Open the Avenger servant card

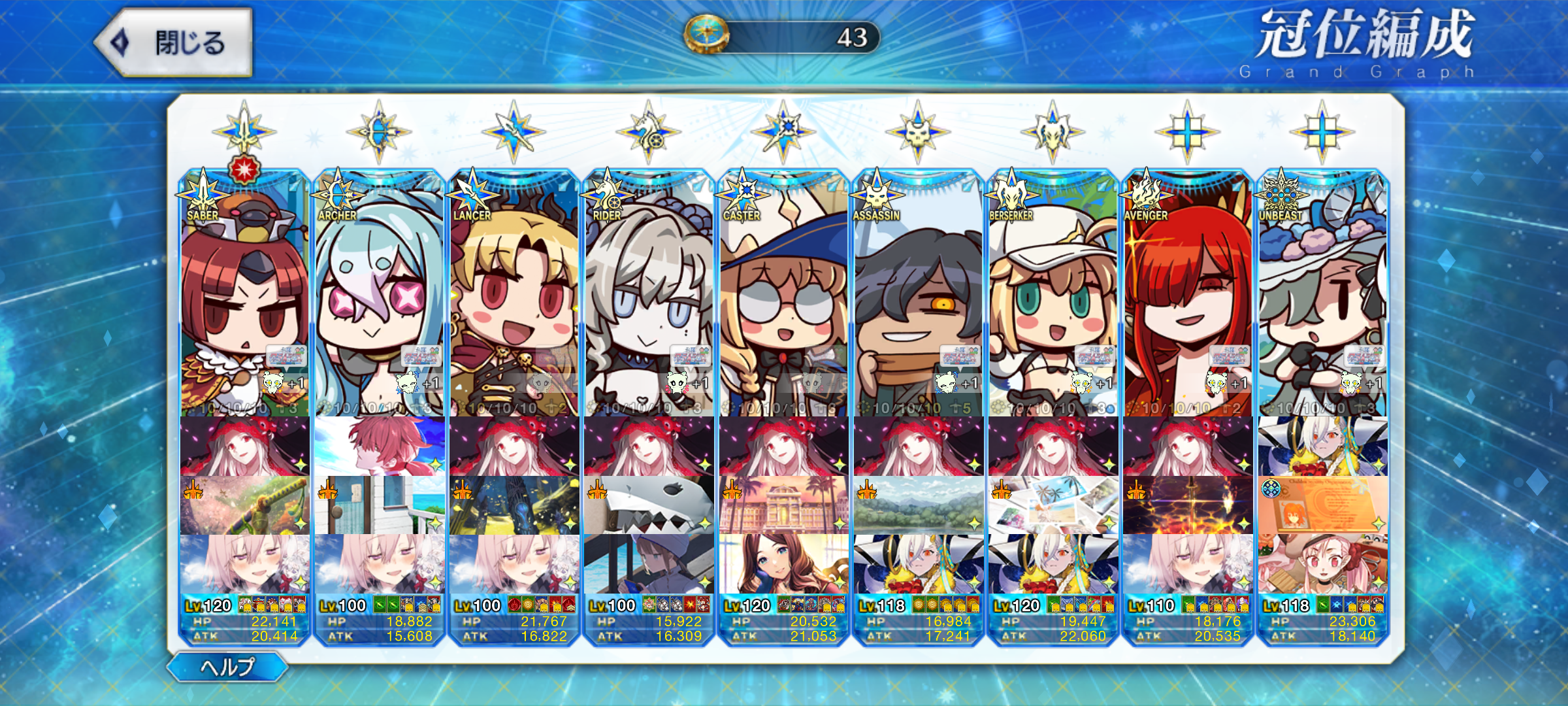tap(1188, 294)
